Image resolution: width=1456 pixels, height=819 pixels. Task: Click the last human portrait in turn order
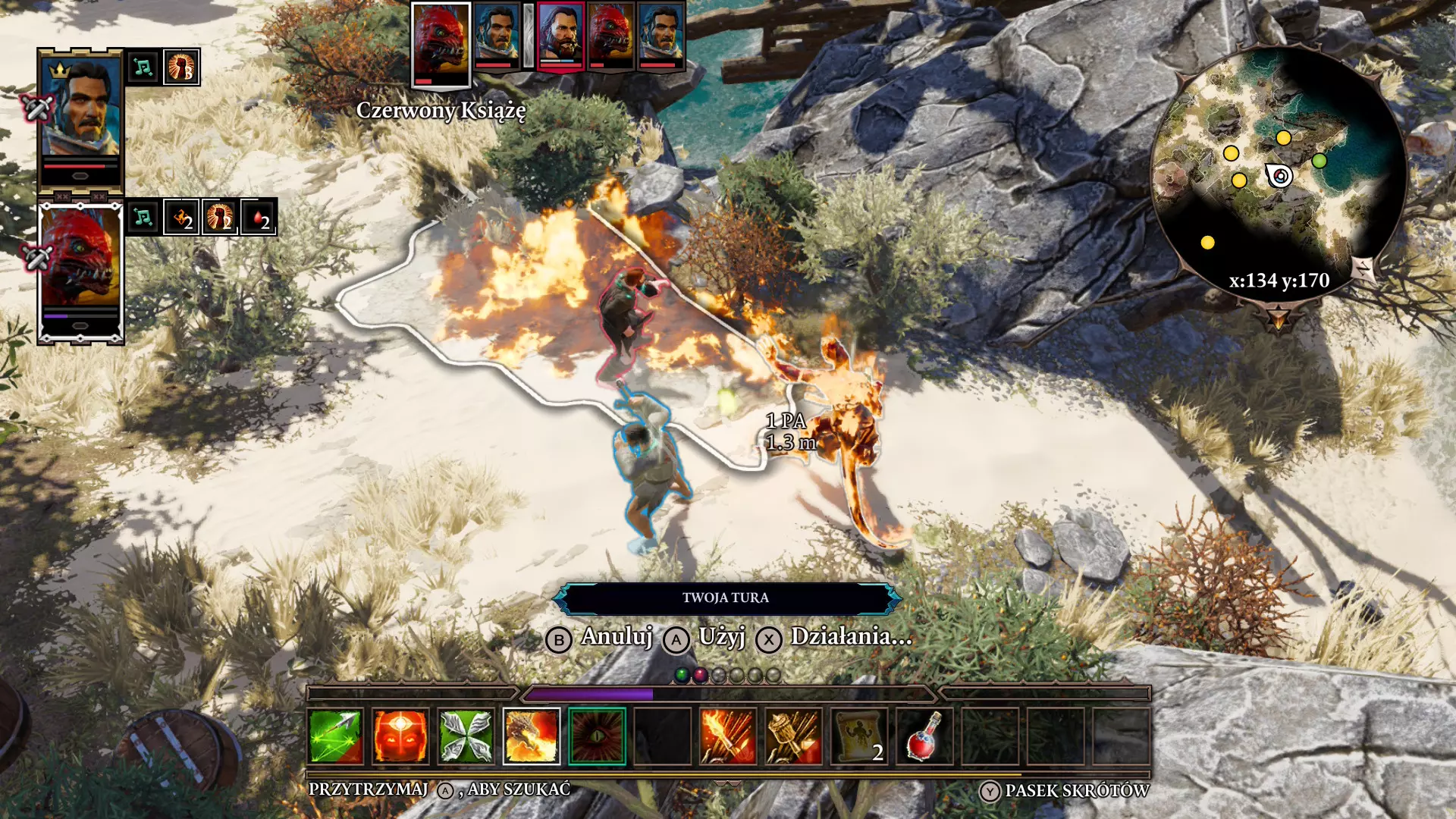click(x=661, y=36)
